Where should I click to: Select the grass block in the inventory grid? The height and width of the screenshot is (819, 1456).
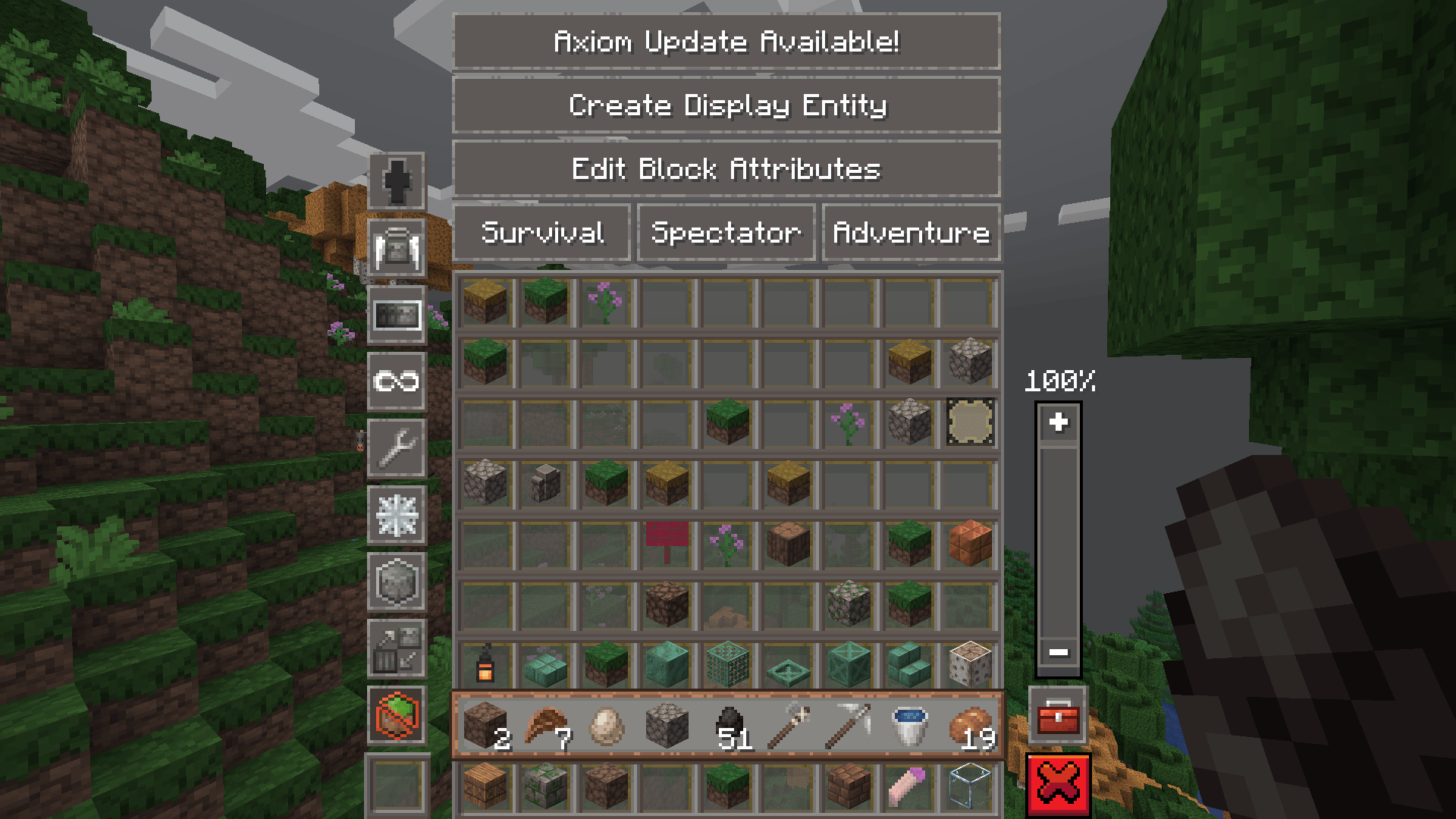[545, 301]
